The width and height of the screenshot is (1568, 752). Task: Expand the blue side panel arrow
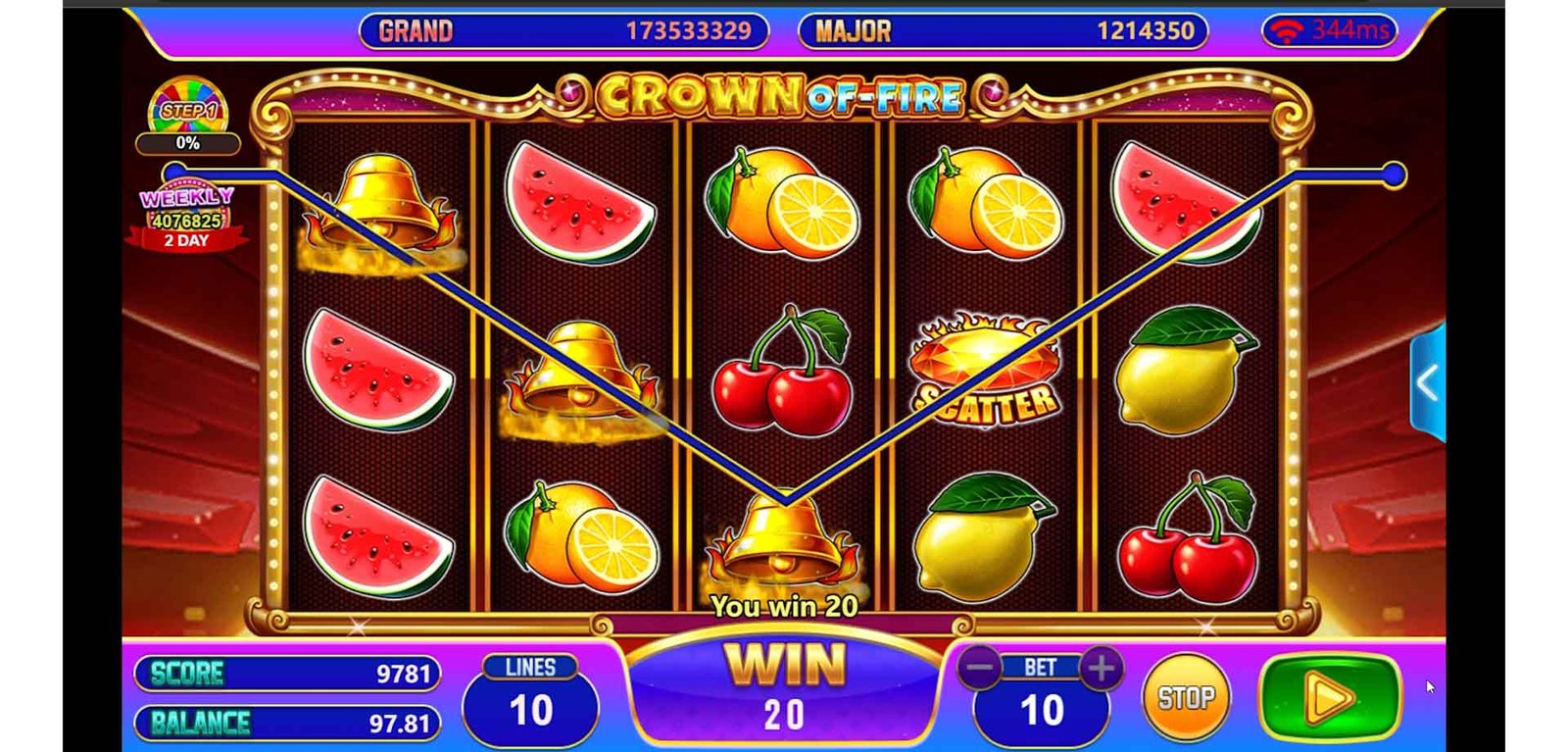tap(1427, 383)
